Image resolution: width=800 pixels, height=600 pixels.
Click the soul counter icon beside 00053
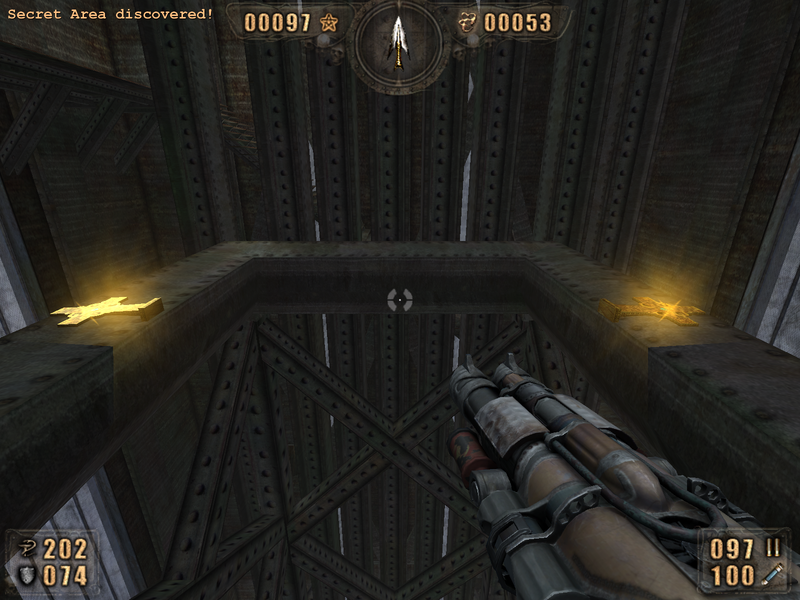(468, 22)
